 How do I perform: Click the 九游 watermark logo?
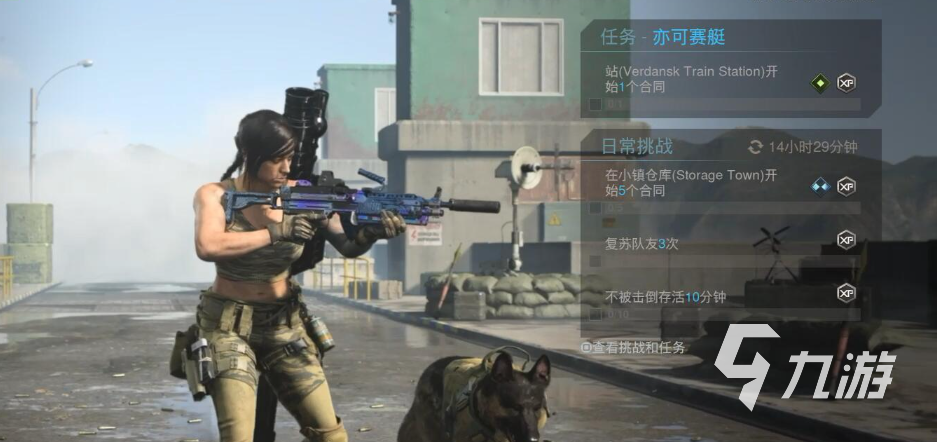[x=804, y=373]
